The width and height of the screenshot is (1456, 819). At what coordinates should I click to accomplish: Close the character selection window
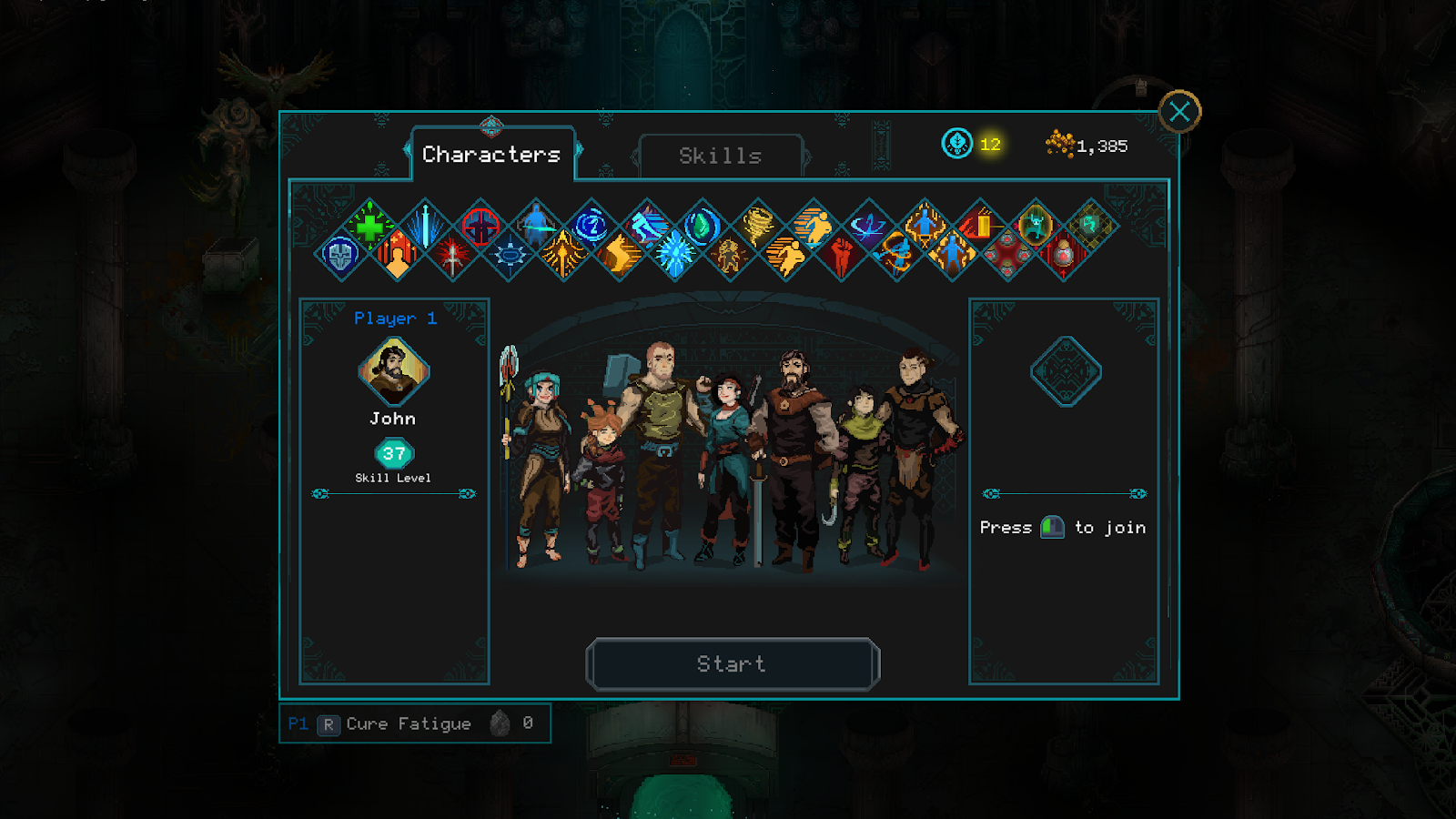(1179, 112)
